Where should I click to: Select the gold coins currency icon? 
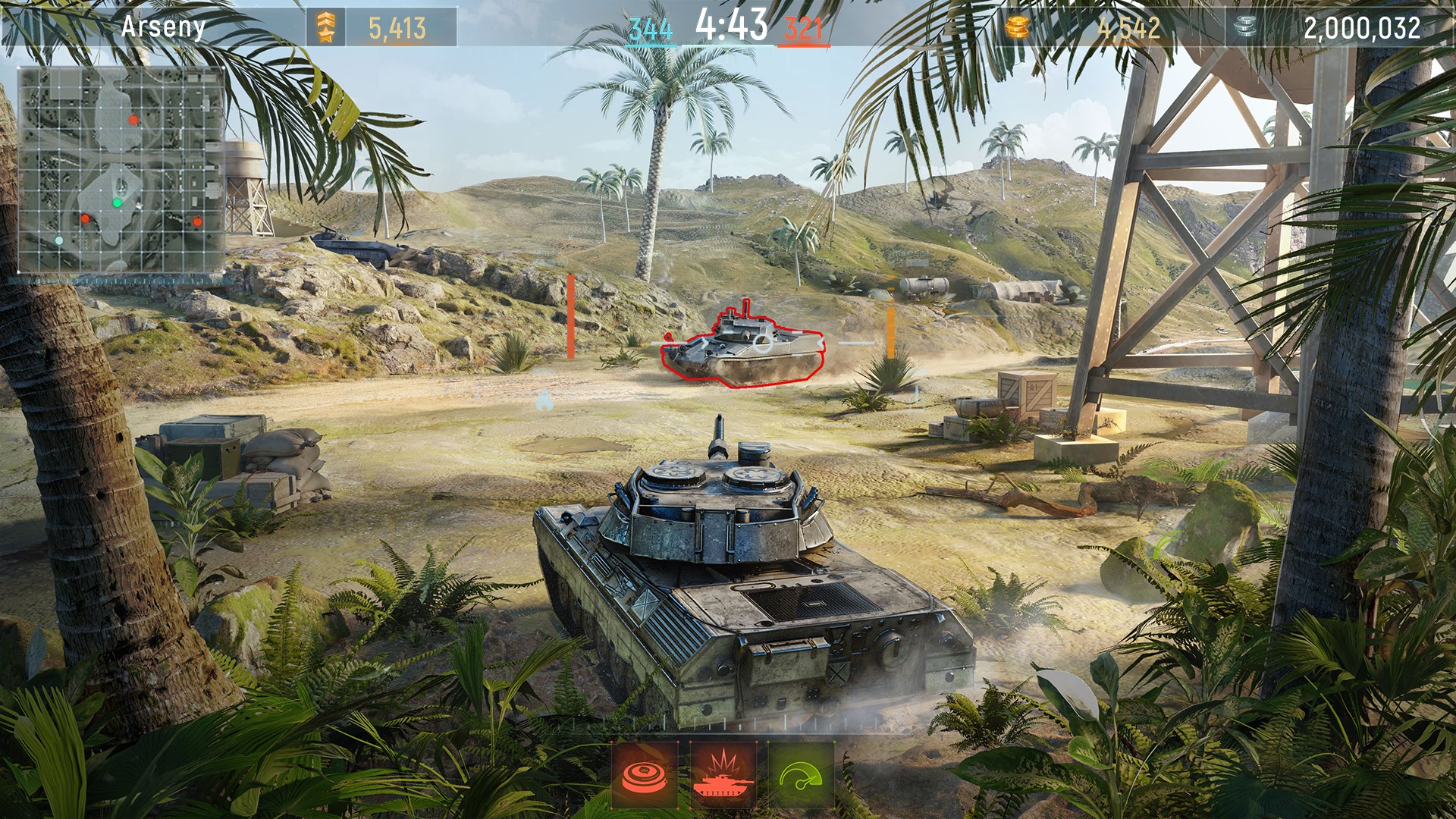[1018, 28]
